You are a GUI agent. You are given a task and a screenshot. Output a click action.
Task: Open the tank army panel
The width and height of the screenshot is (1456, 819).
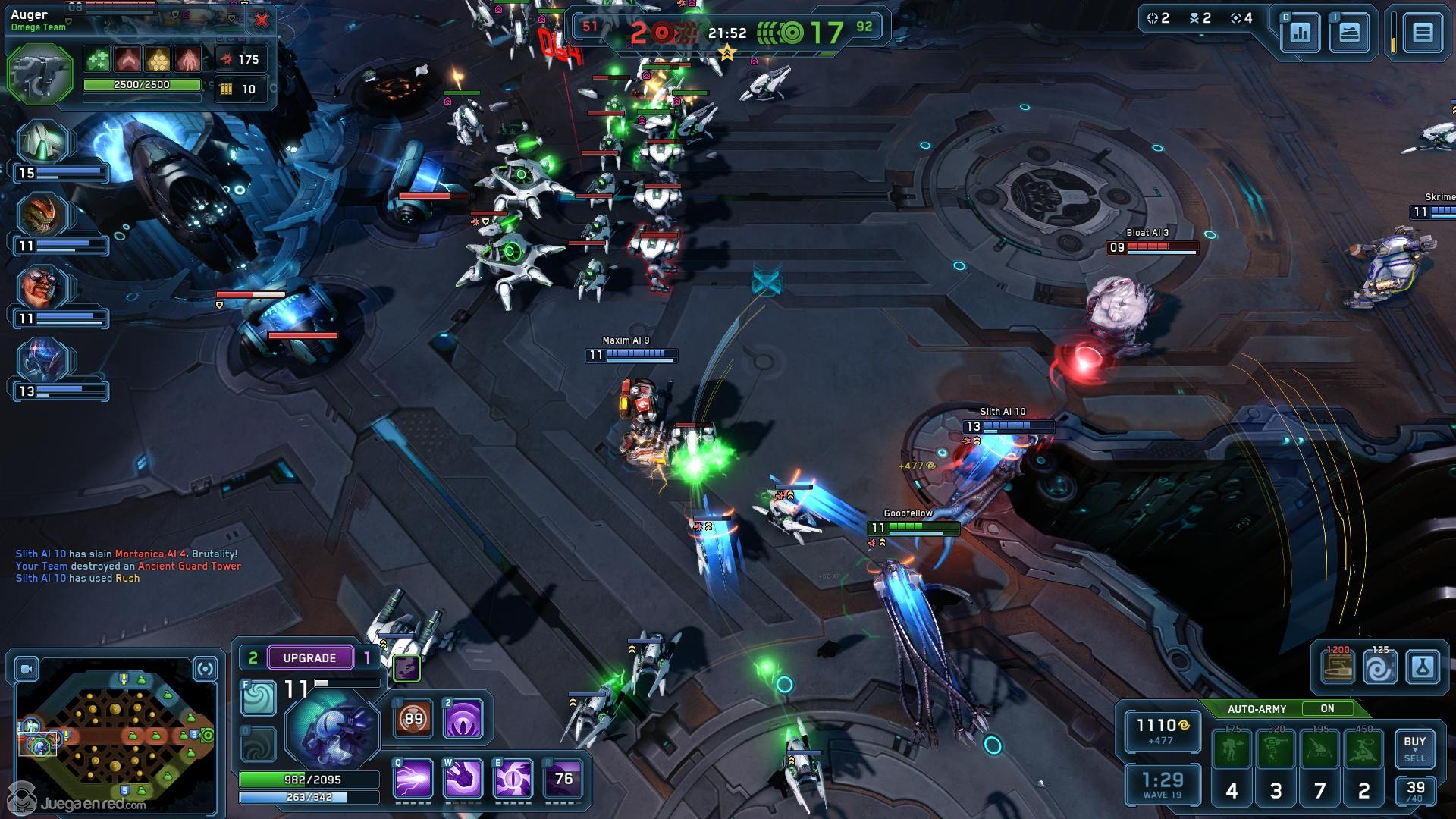click(1349, 33)
